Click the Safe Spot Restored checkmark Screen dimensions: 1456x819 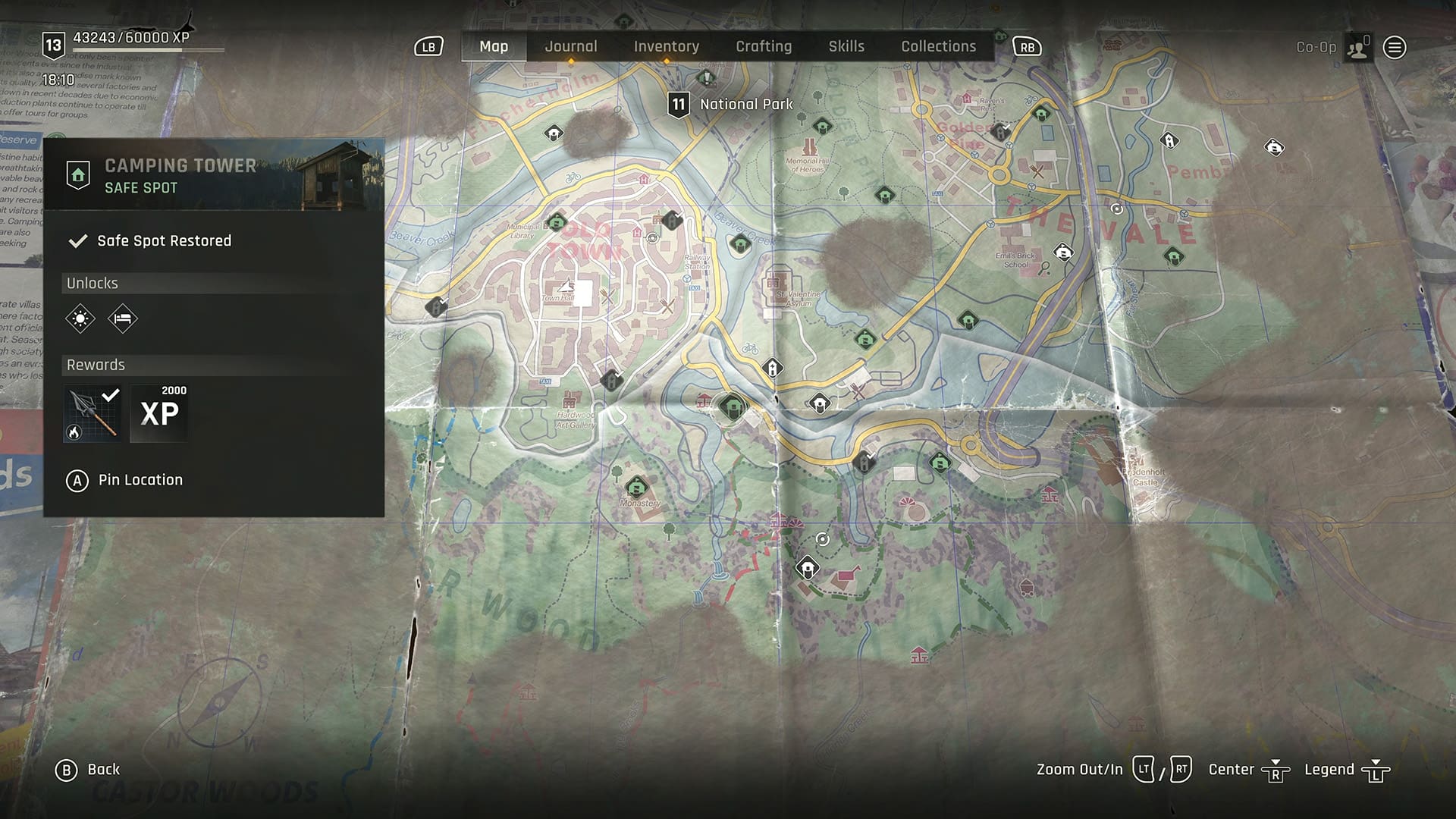[78, 240]
